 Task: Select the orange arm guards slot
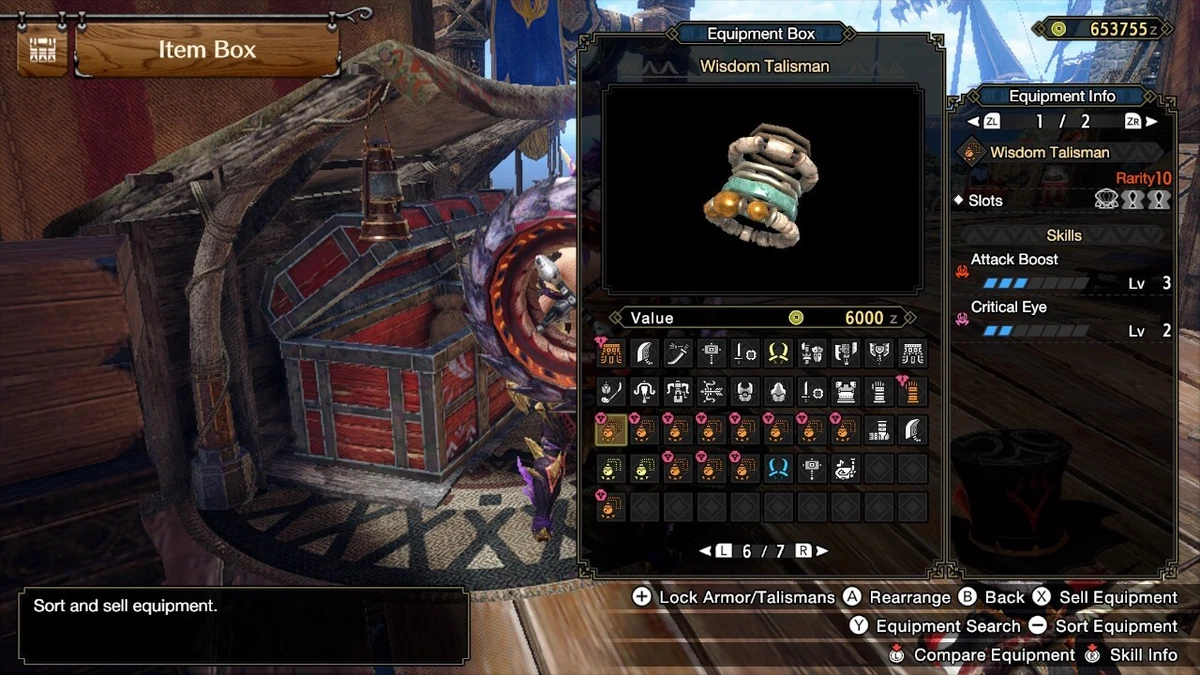(912, 391)
